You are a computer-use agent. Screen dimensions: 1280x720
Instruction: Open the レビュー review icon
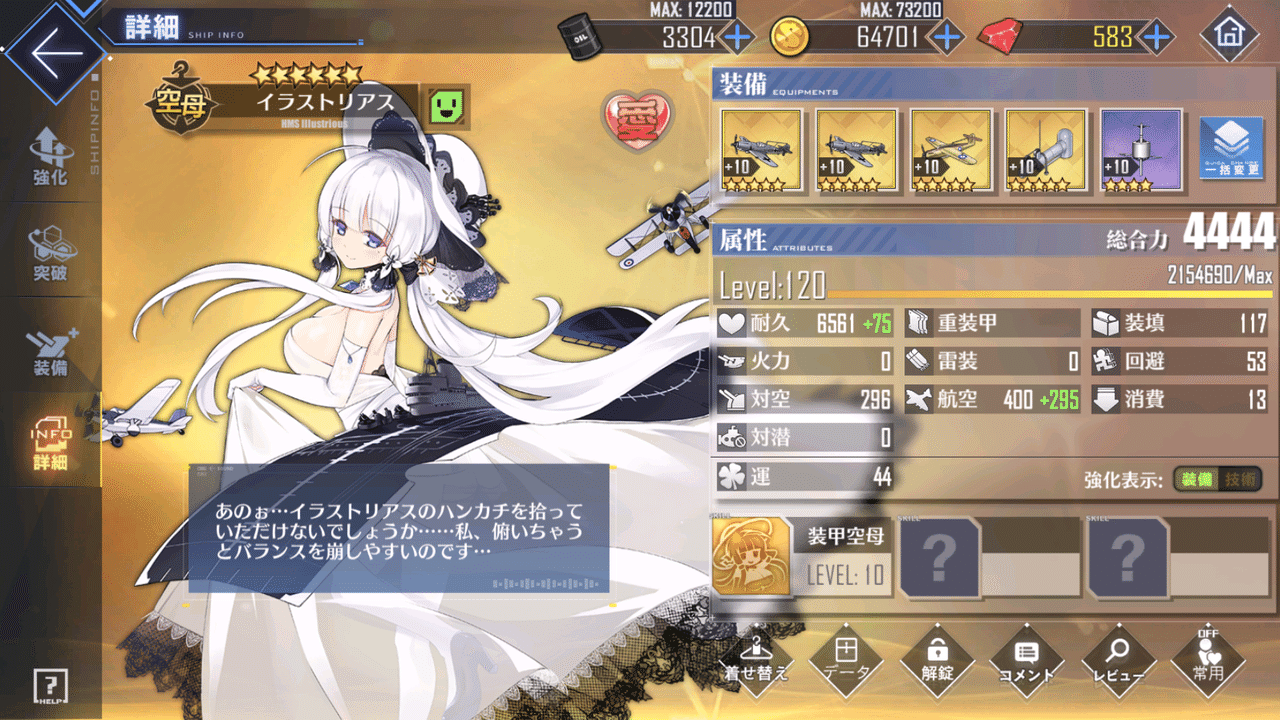(1116, 660)
